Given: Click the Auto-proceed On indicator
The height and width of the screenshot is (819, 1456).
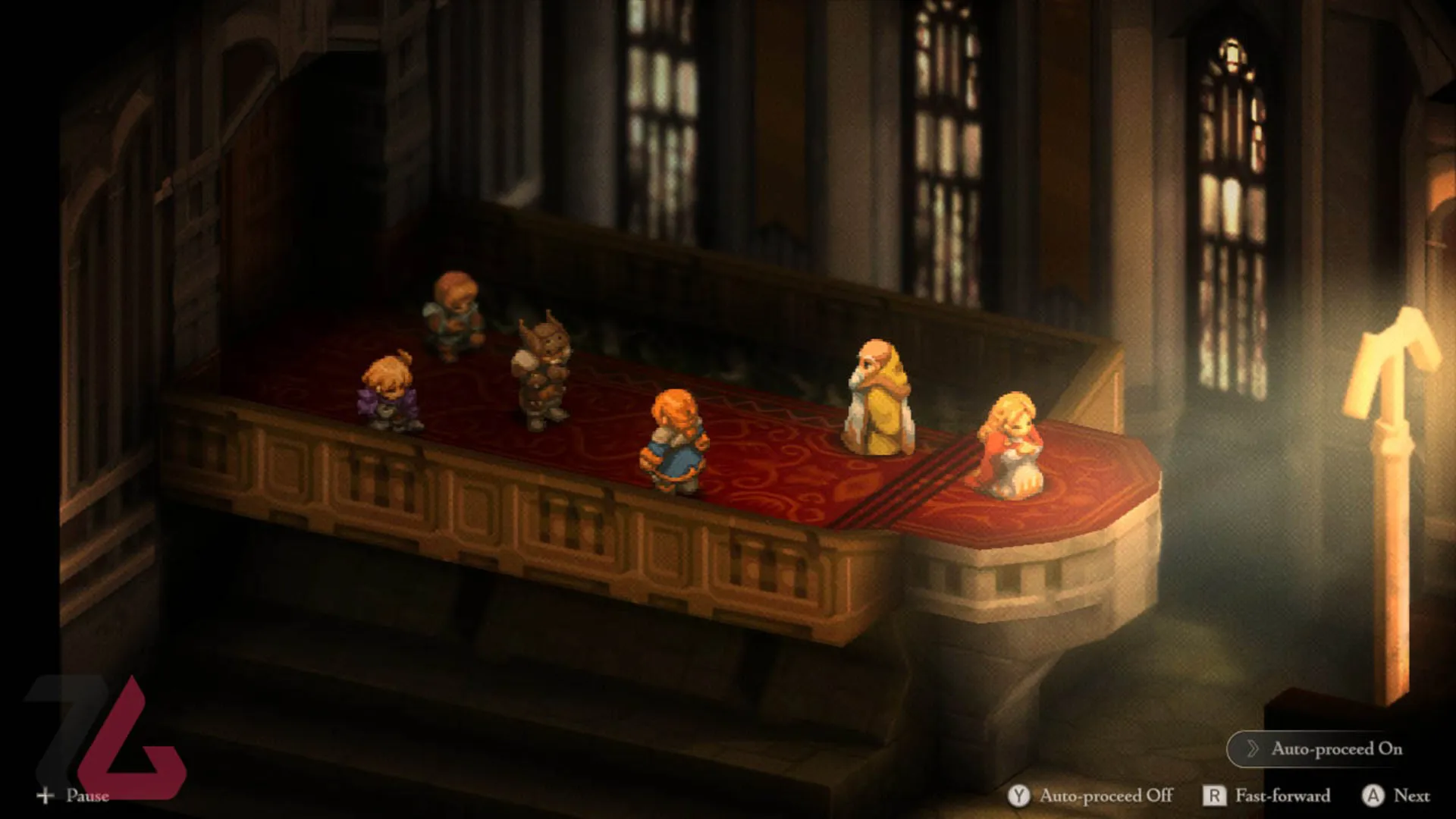Looking at the screenshot, I should [1323, 748].
